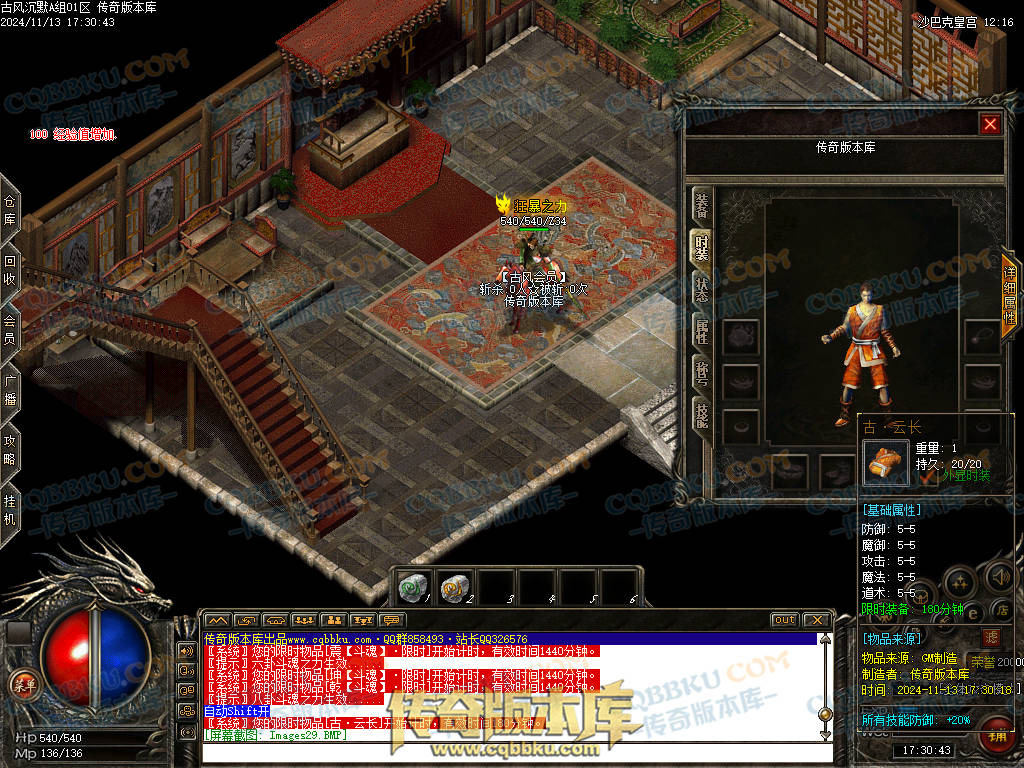1024x768 pixels.
Task: Expand the 详细属性 detailed attributes panel
Action: (x=1009, y=295)
